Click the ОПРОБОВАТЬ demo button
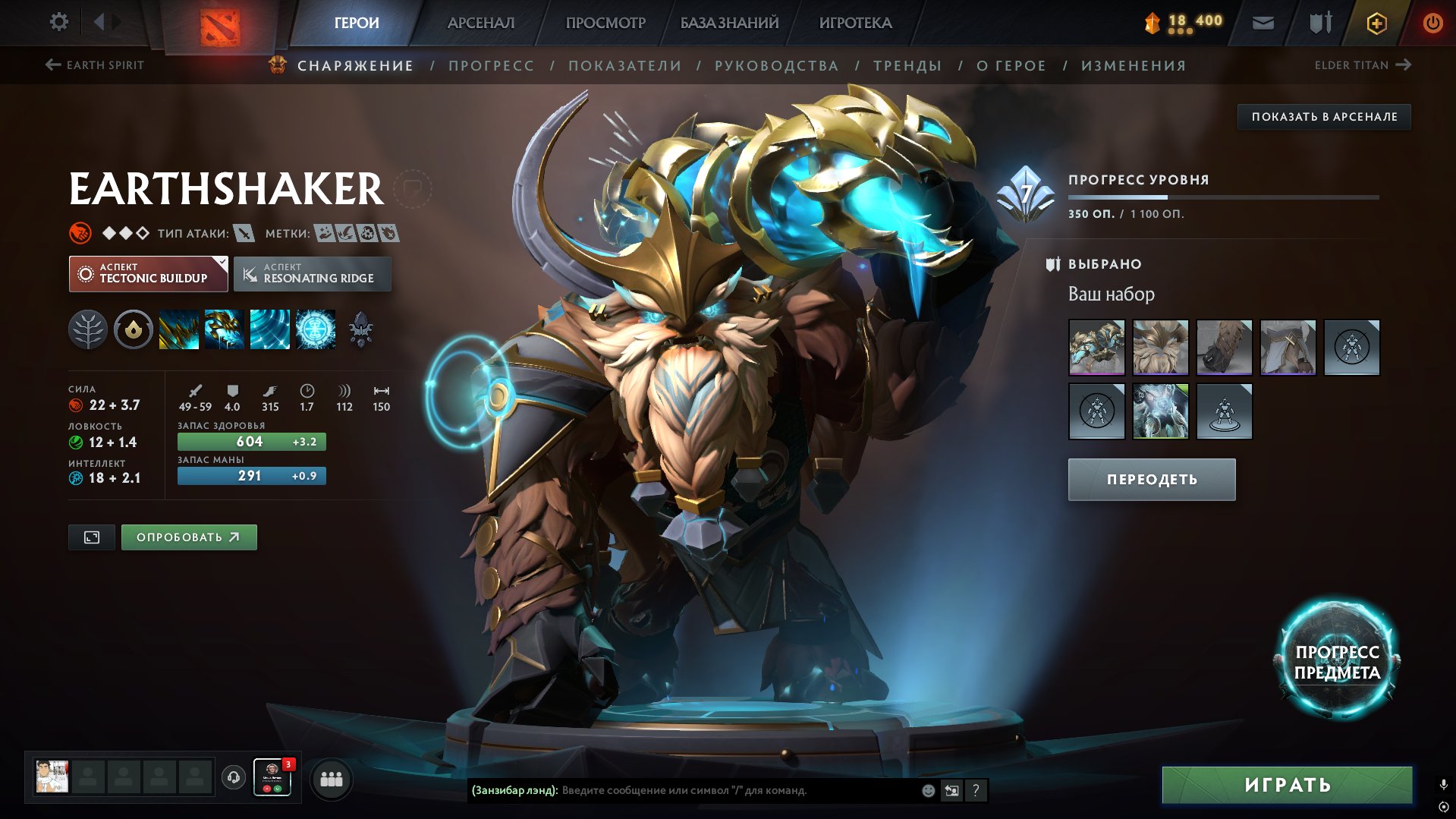The width and height of the screenshot is (1456, 819). (x=189, y=537)
